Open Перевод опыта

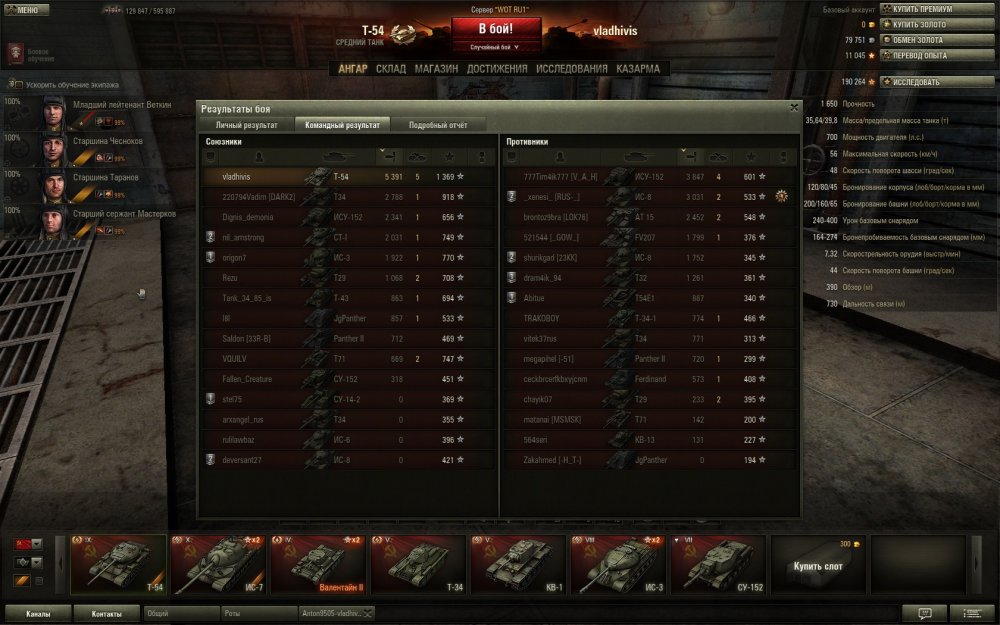[x=922, y=55]
